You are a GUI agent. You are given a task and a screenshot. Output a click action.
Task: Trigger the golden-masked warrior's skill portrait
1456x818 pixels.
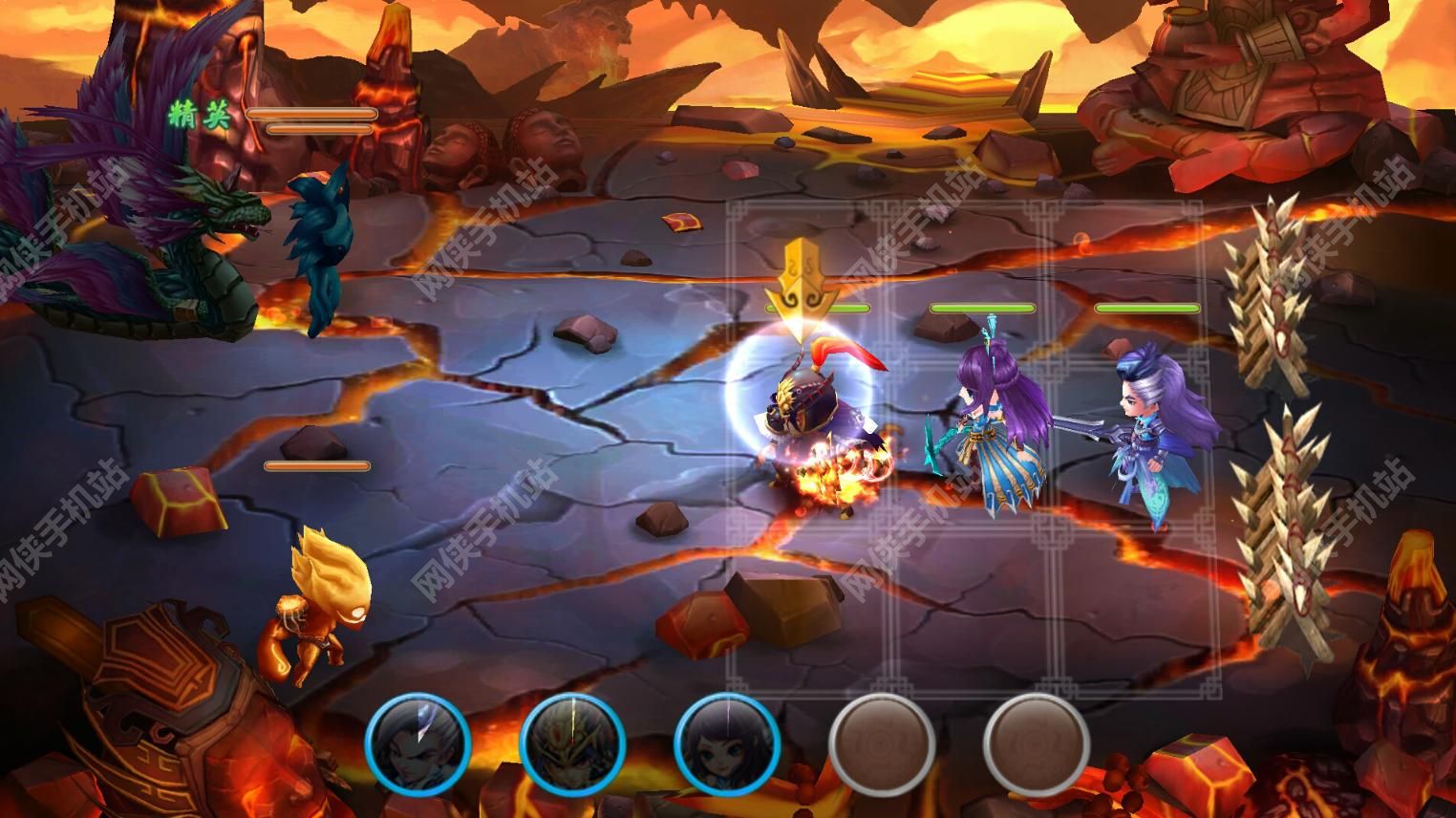tap(572, 743)
